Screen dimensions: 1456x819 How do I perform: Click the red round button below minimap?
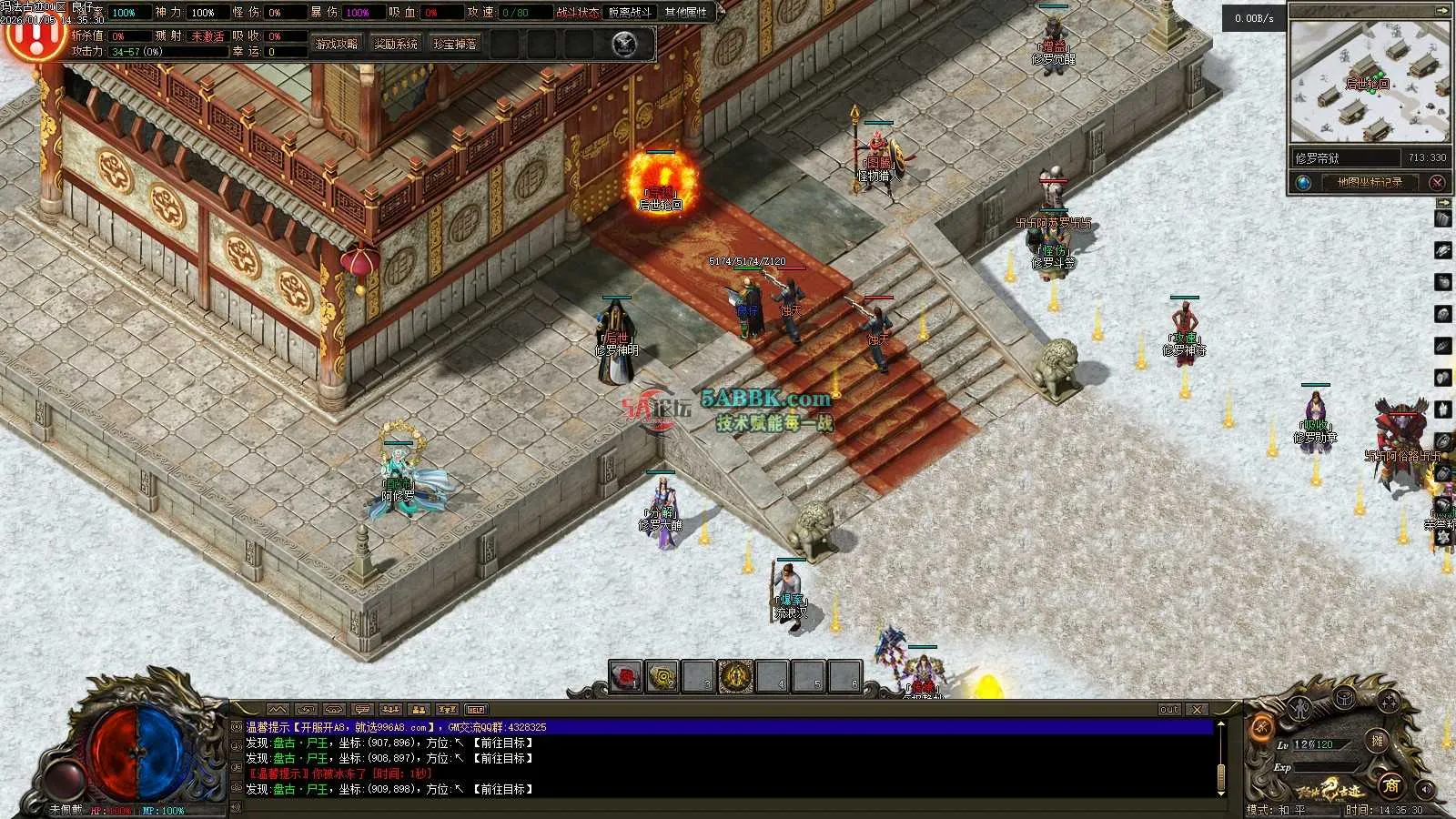click(1437, 182)
